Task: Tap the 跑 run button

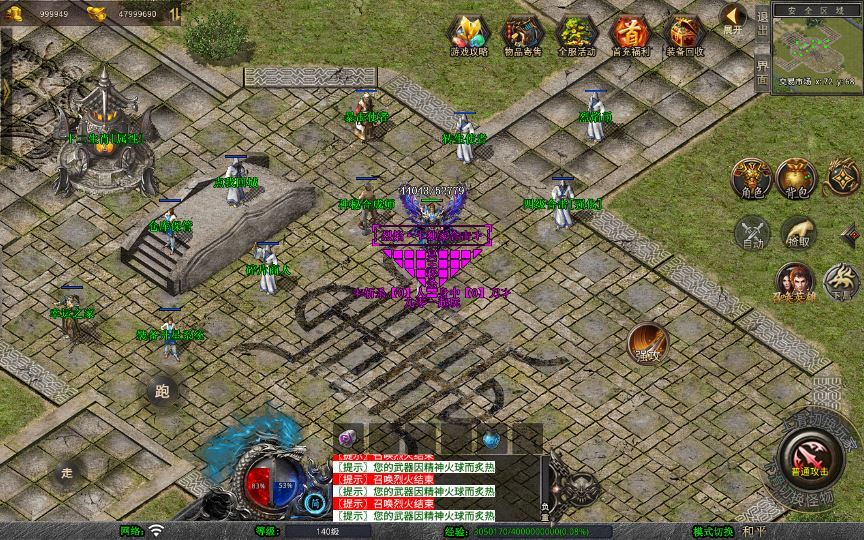Action: (x=163, y=391)
